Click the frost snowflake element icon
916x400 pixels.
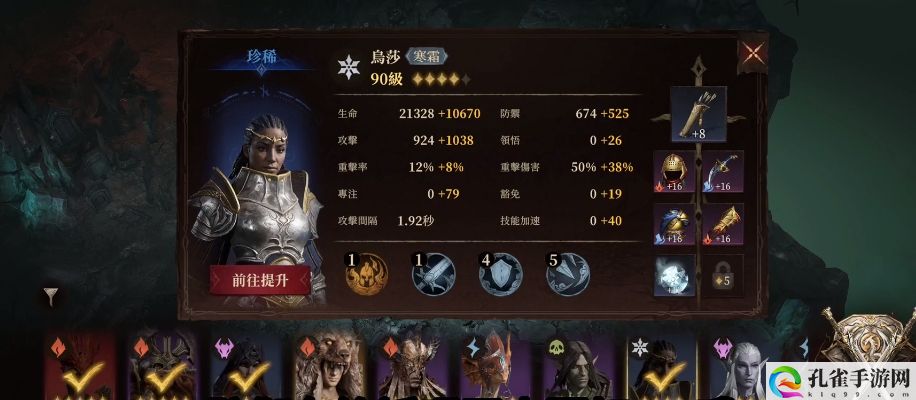[348, 66]
